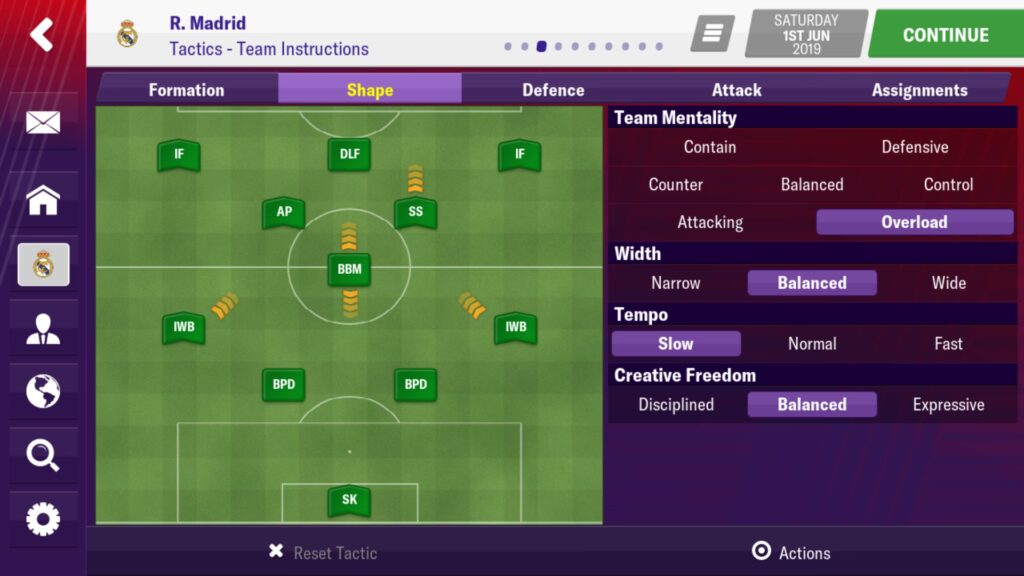Go back with the arrow button
The width and height of the screenshot is (1024, 576).
pos(42,35)
